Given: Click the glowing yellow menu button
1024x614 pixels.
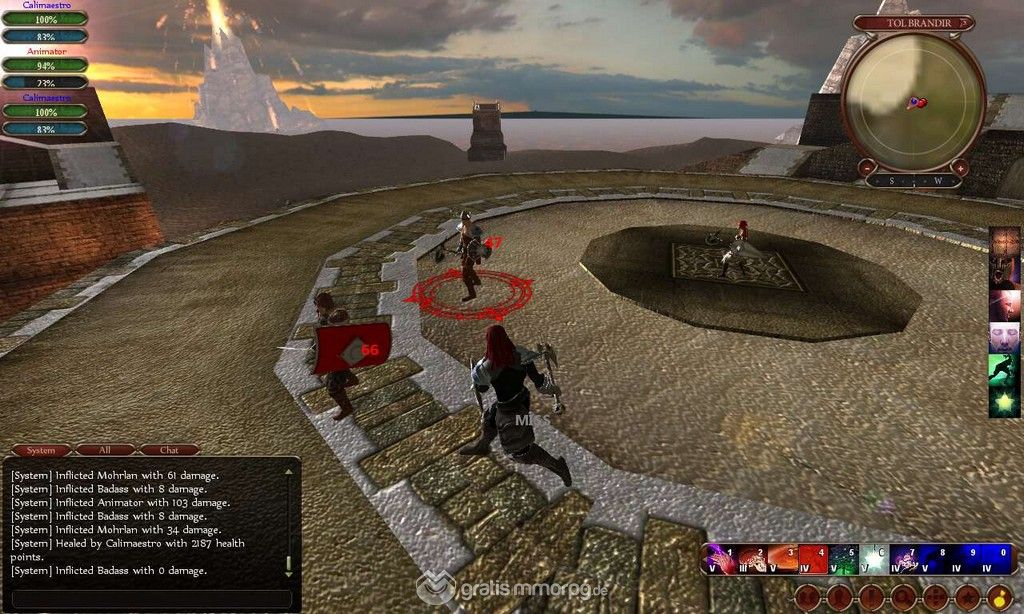Looking at the screenshot, I should click(x=999, y=598).
